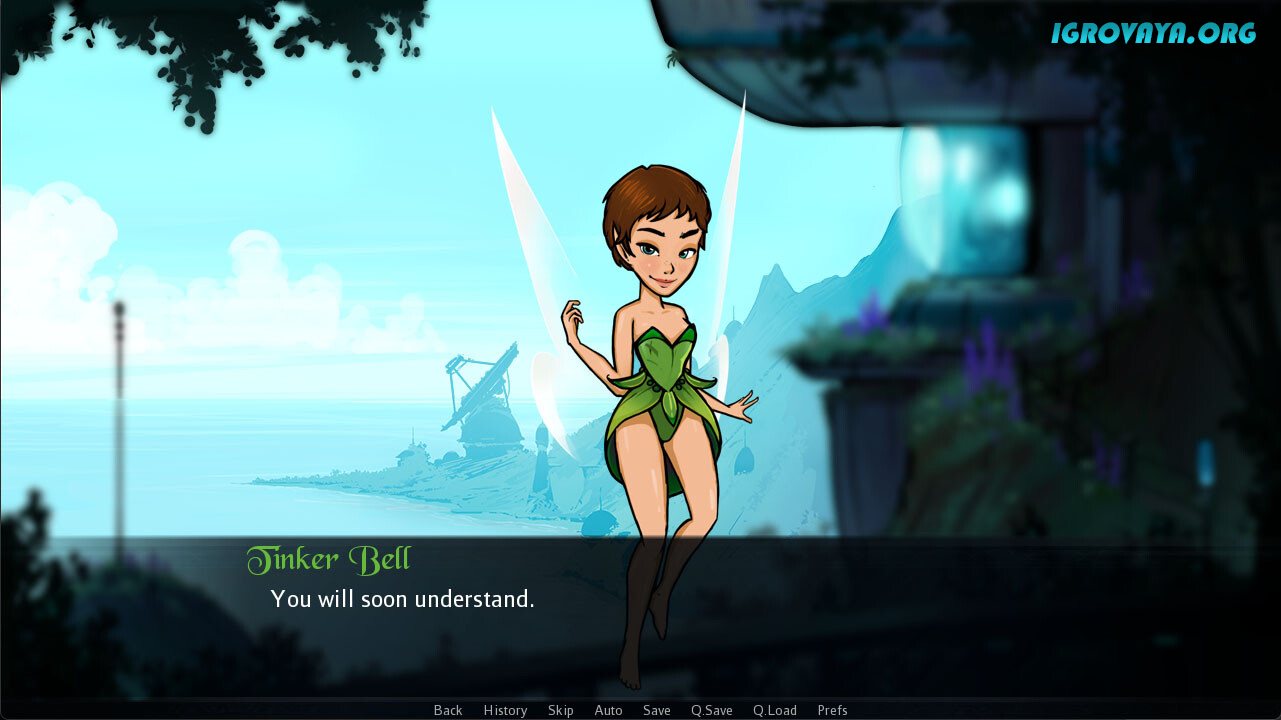Use Q.Load to quick load
This screenshot has width=1281, height=720.
[775, 710]
